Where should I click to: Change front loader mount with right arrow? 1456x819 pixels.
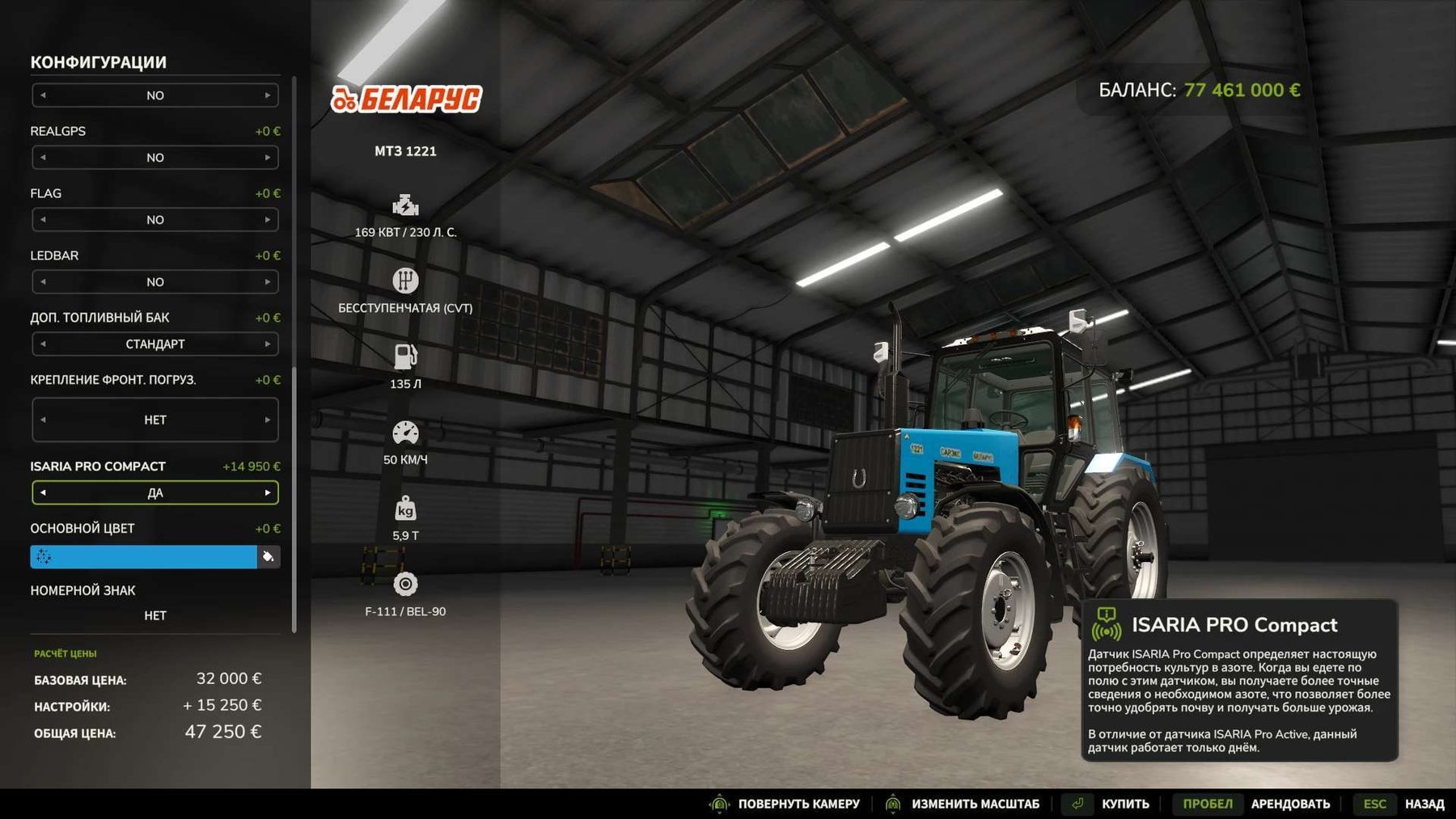[268, 420]
